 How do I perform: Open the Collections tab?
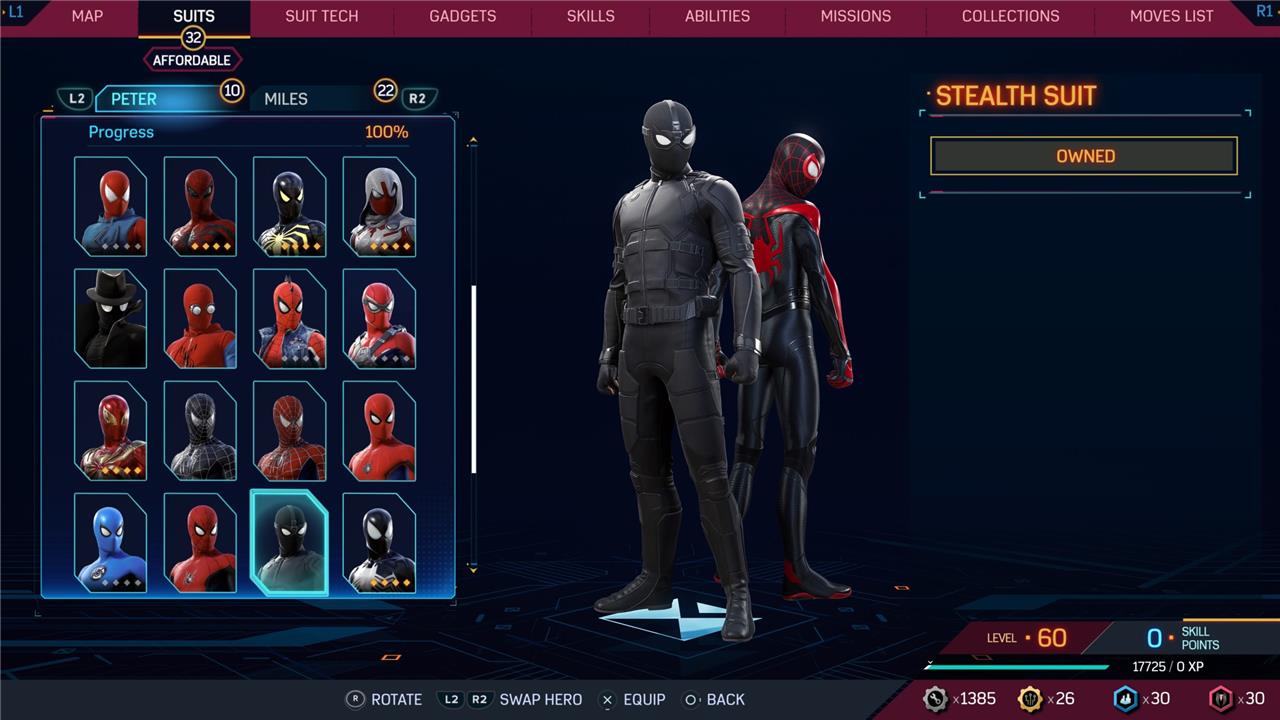click(1010, 16)
